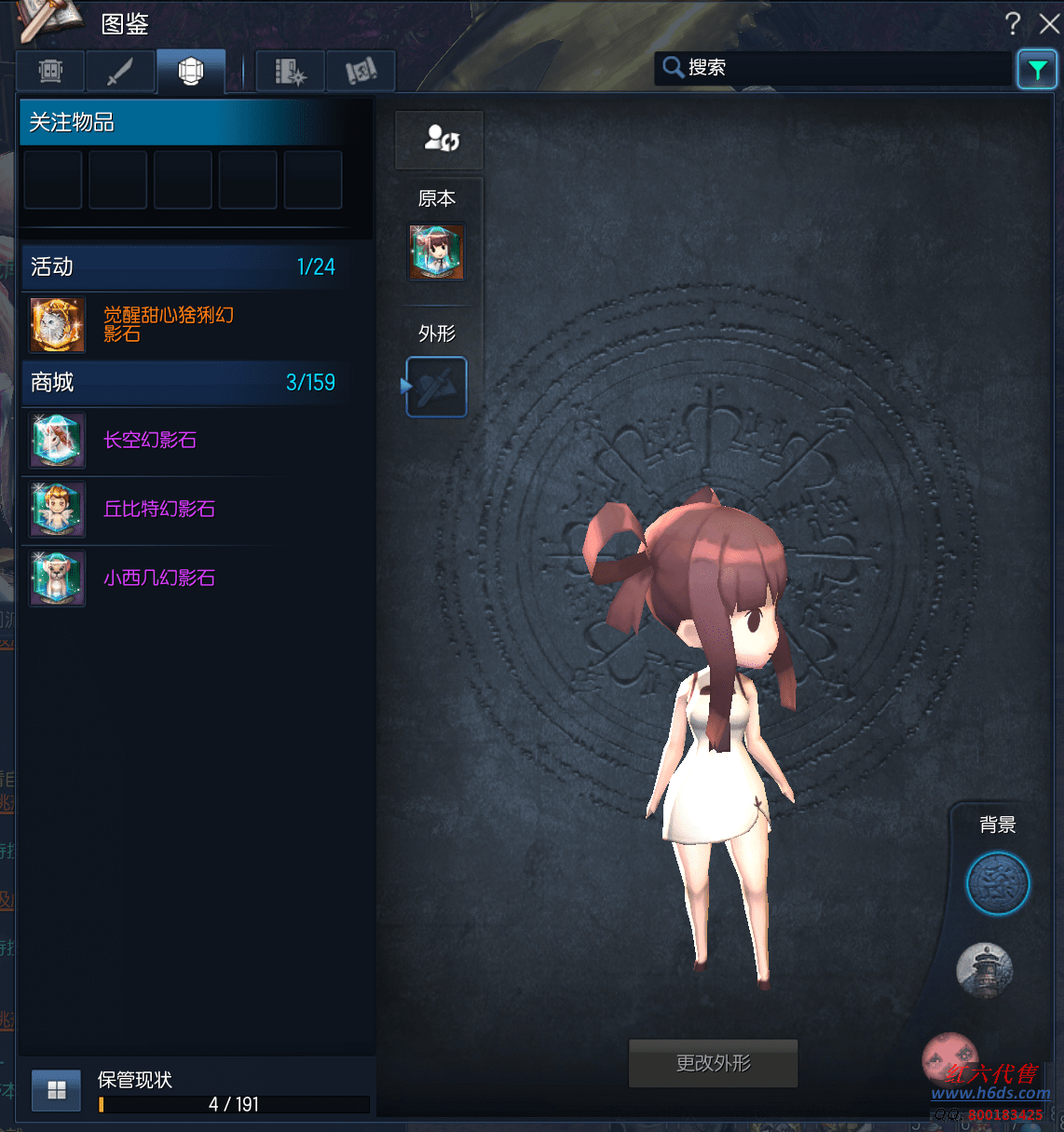1064x1132 pixels.
Task: Click the 更改外形 button
Action: (x=713, y=1063)
